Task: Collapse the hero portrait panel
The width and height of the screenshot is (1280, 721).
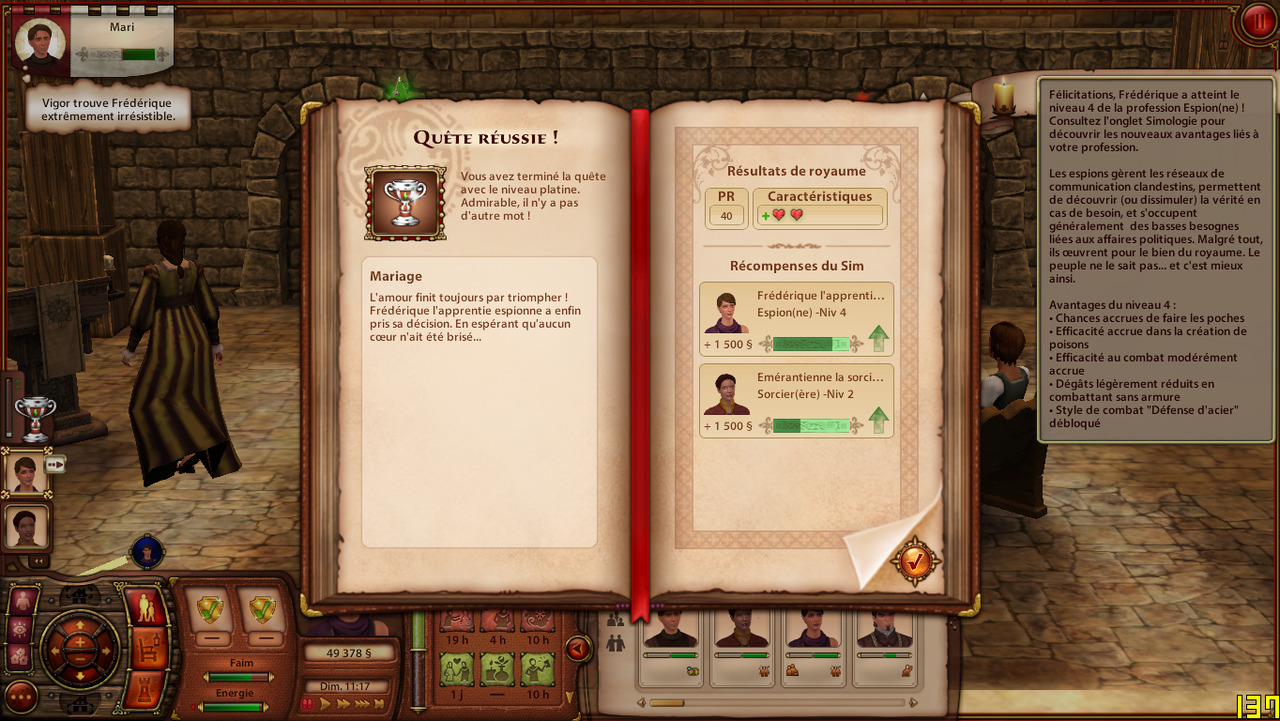Action: click(41, 561)
